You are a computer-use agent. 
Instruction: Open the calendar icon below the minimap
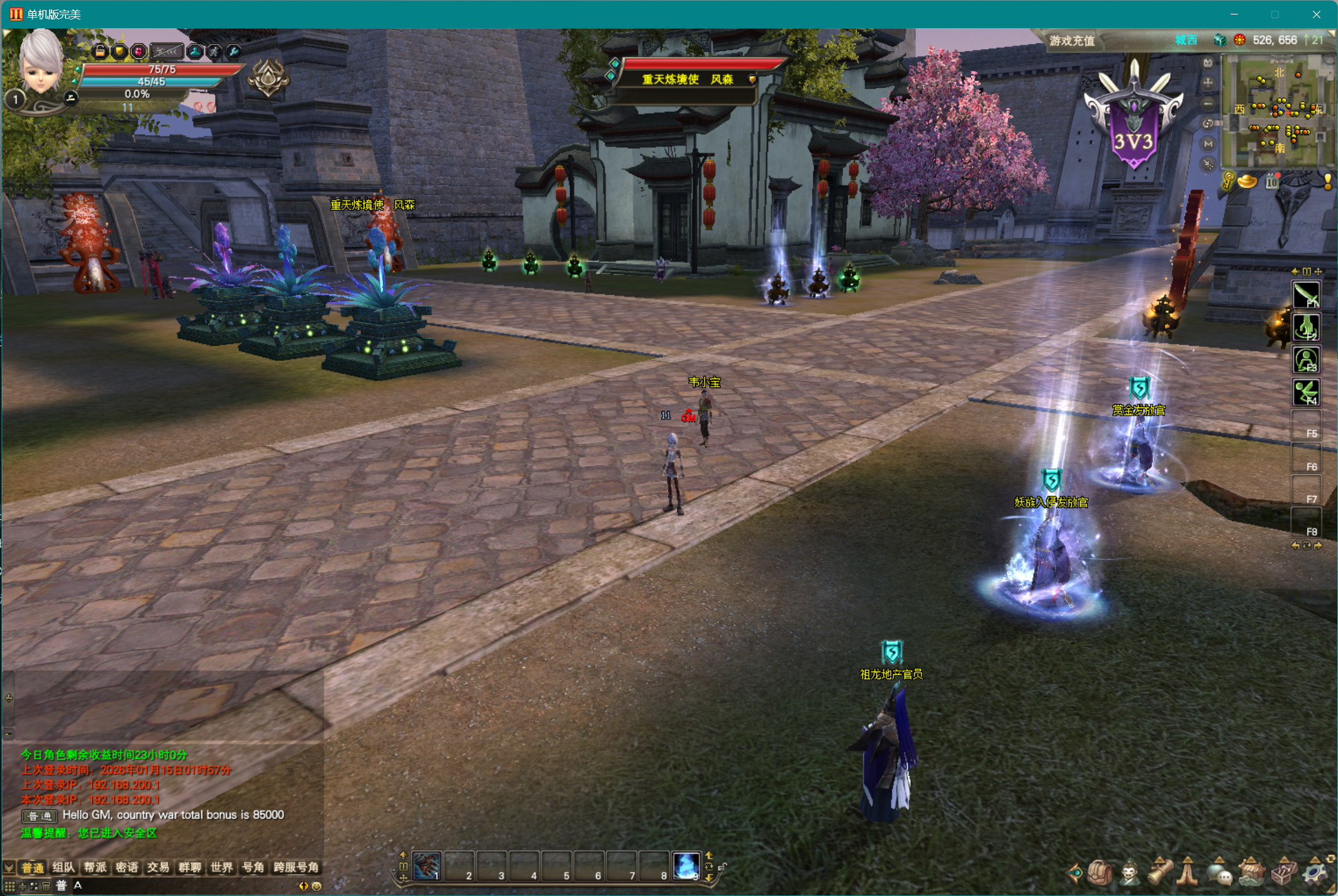point(1272,182)
